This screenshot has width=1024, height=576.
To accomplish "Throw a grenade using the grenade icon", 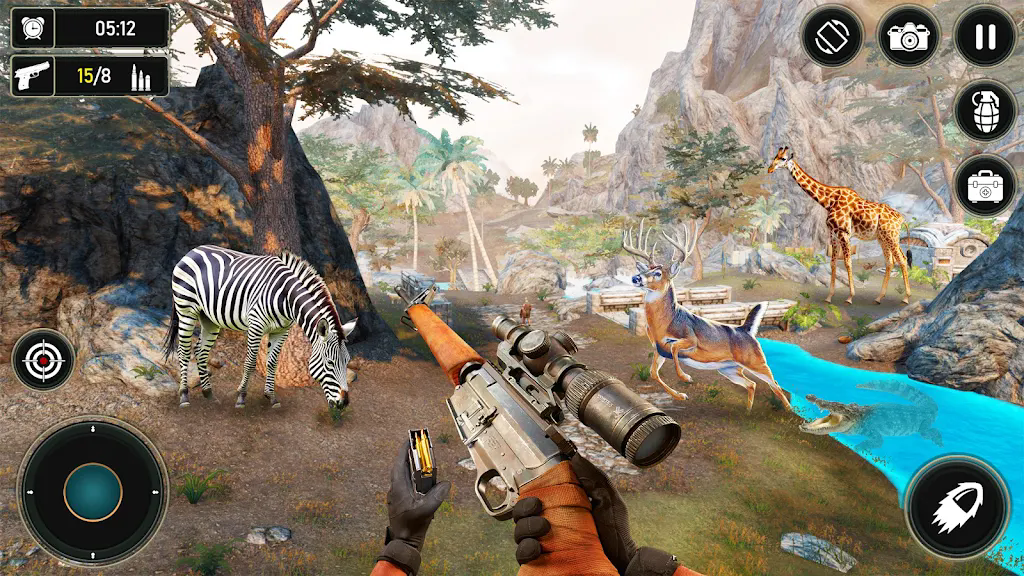I will [x=985, y=110].
